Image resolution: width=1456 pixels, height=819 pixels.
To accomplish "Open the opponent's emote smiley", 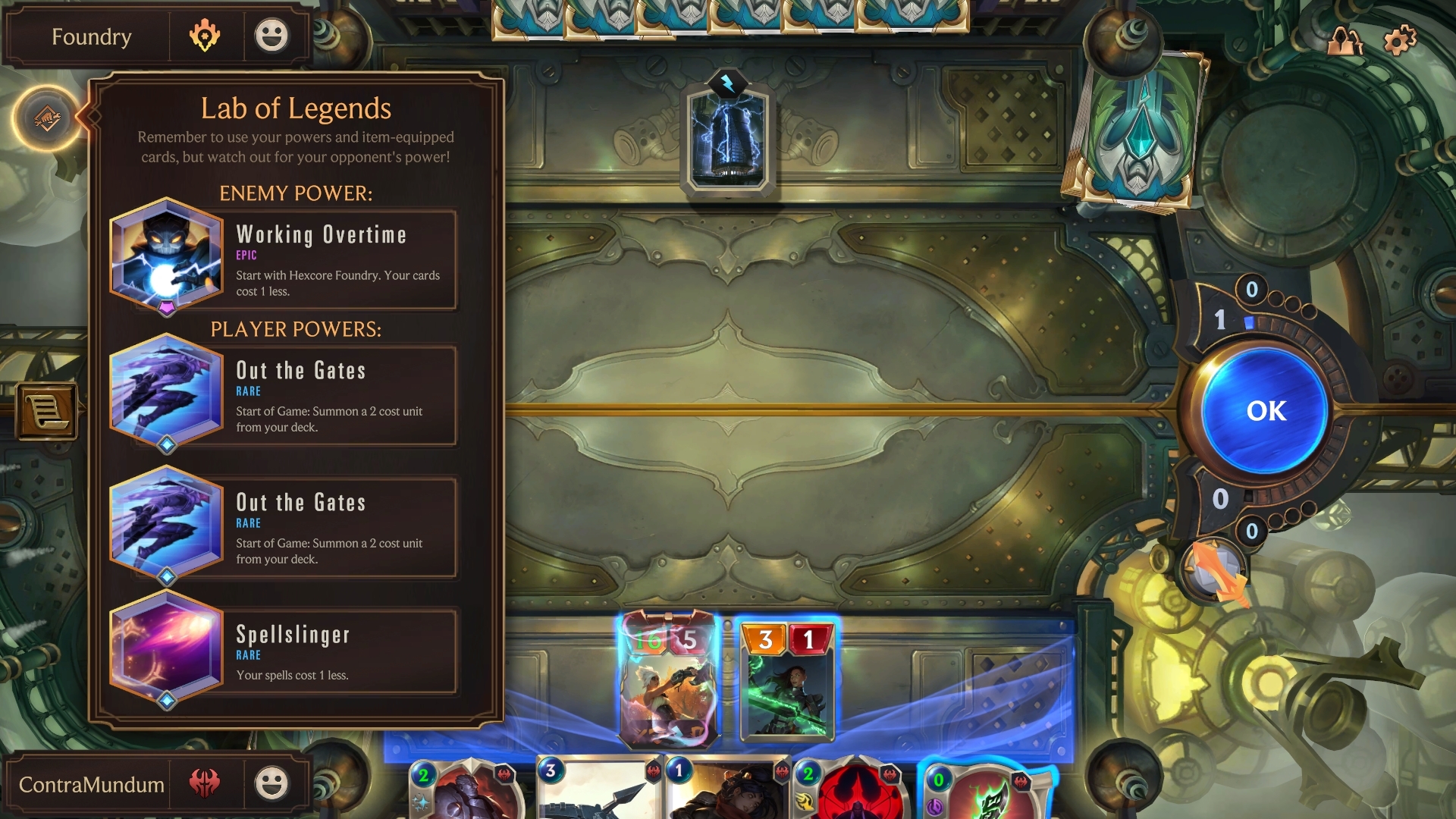I will coord(273,34).
